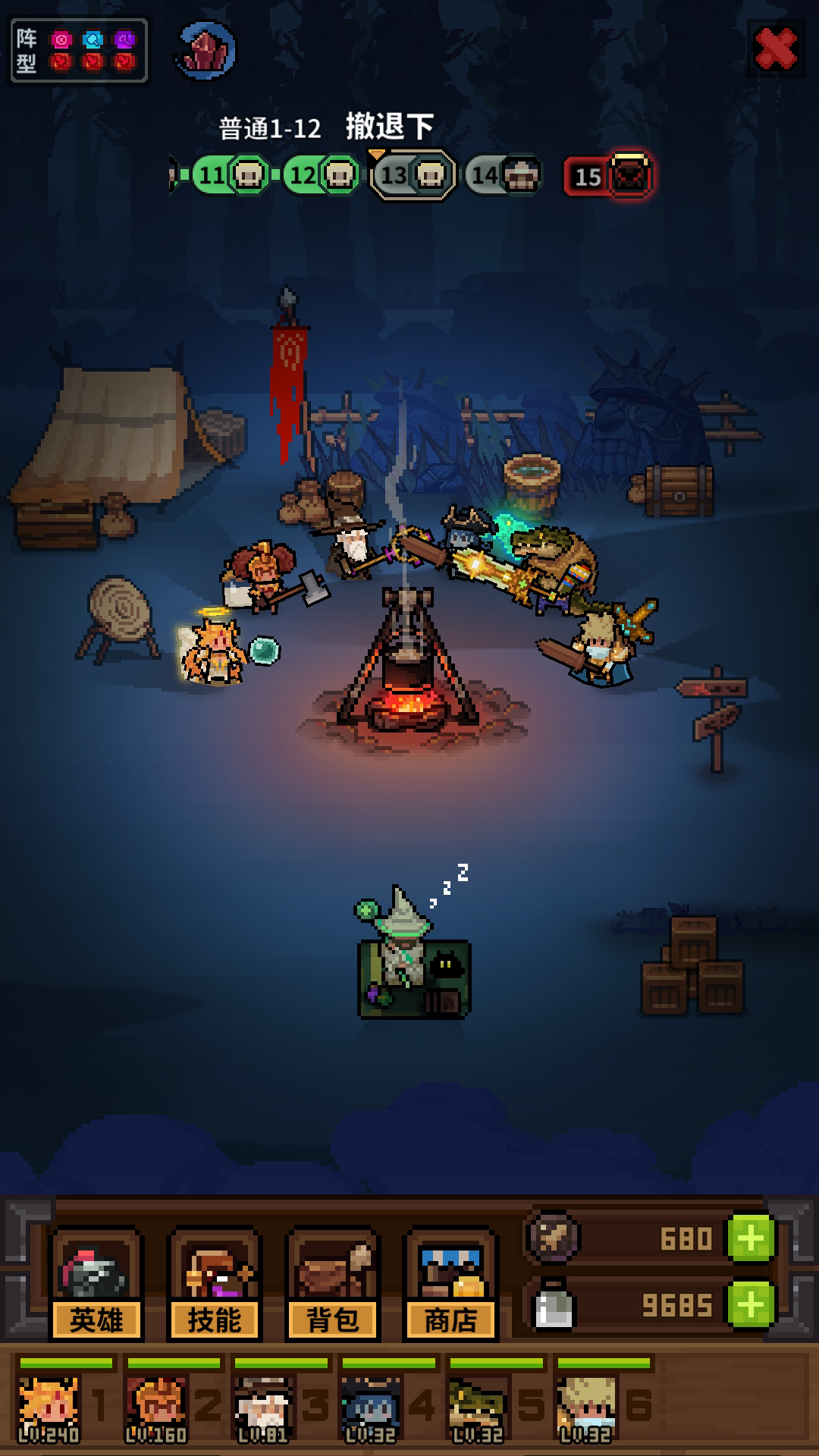Select the blonde masked hero in slot 6
Viewport: 819px width, 1456px height.
coord(585,1408)
